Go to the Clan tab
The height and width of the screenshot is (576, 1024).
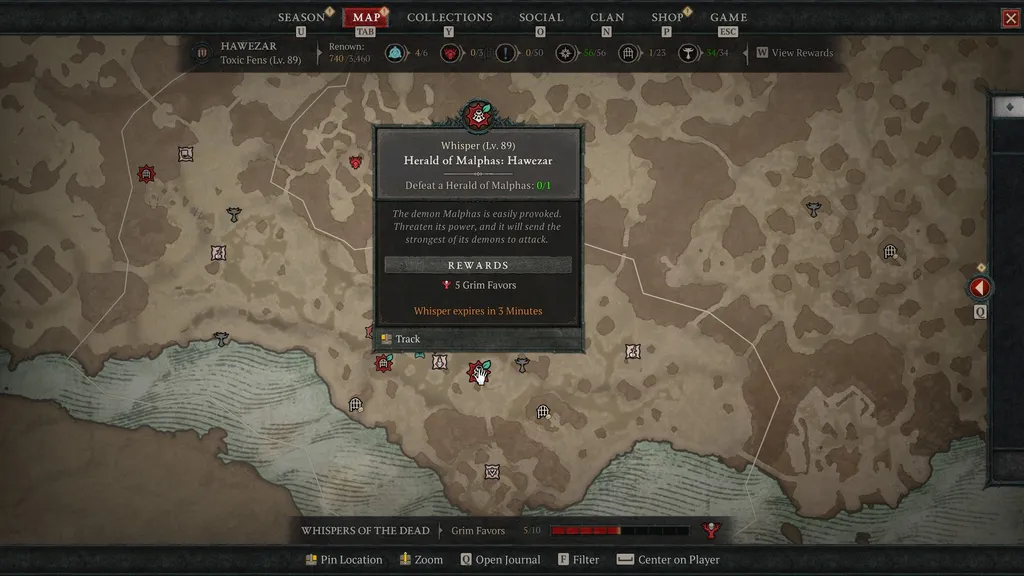(607, 18)
